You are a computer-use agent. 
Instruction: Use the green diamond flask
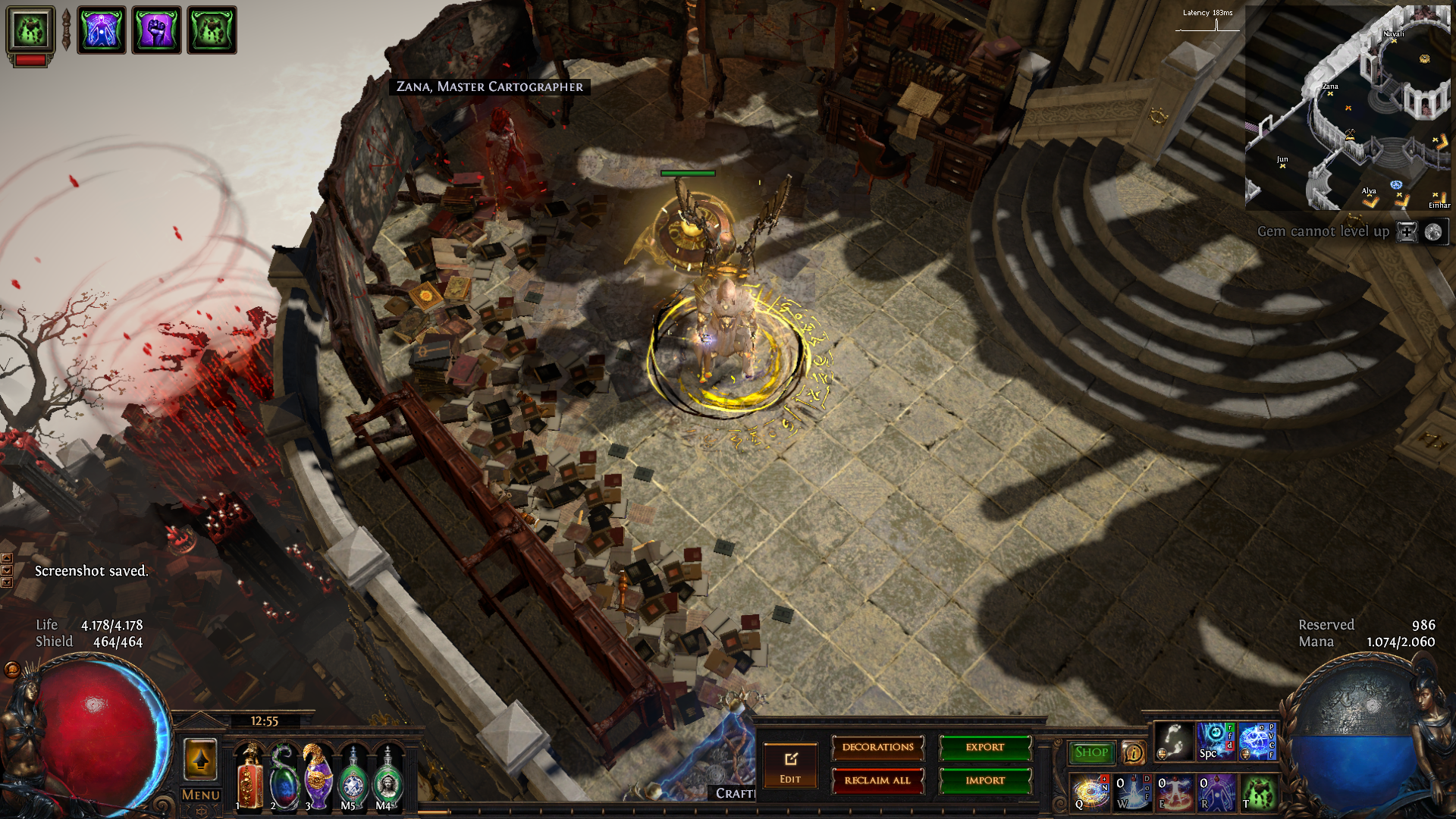(353, 778)
